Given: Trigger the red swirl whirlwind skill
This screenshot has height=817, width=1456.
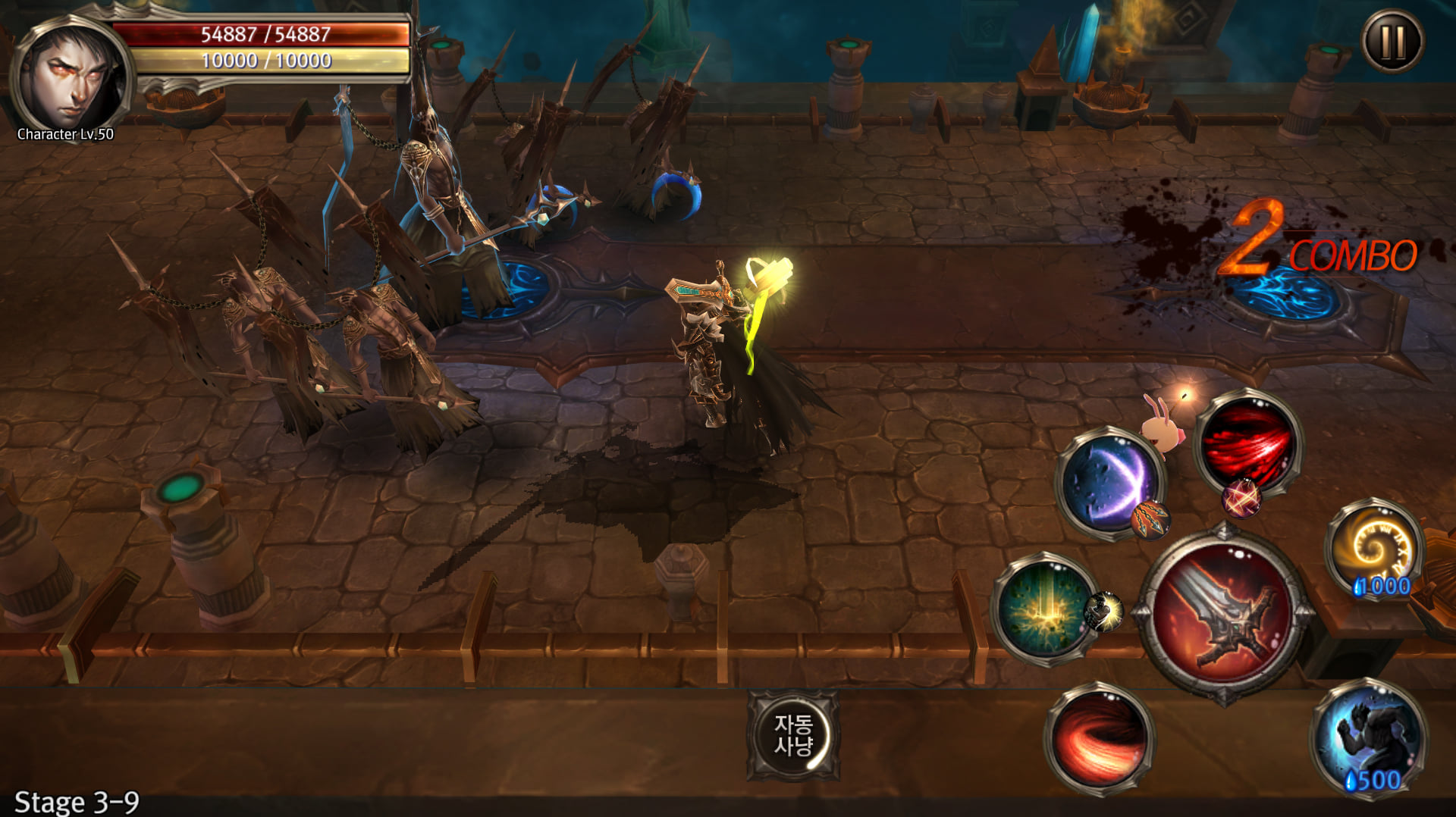Looking at the screenshot, I should click(x=1099, y=737).
